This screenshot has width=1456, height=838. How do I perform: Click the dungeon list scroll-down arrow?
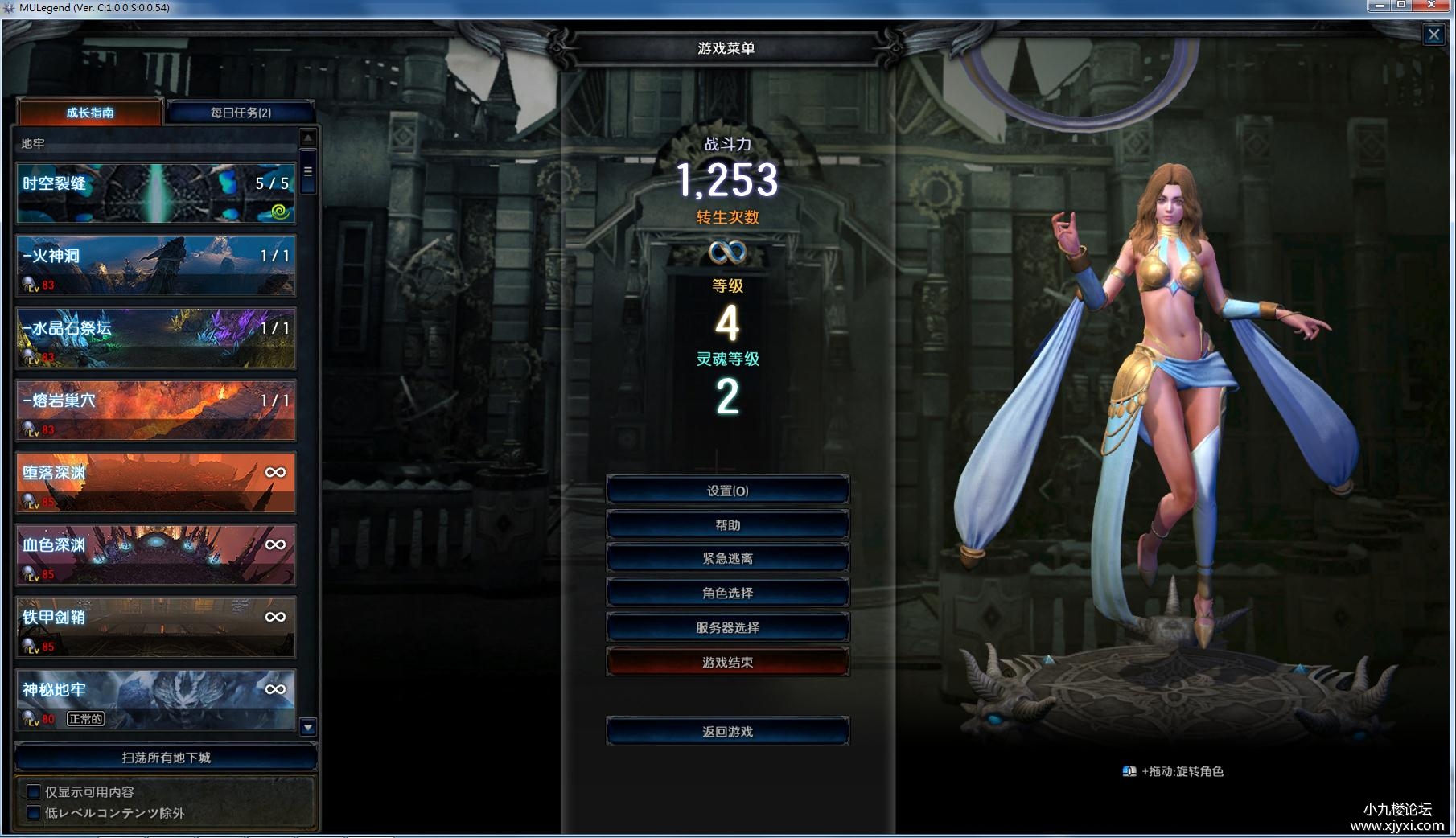(307, 728)
